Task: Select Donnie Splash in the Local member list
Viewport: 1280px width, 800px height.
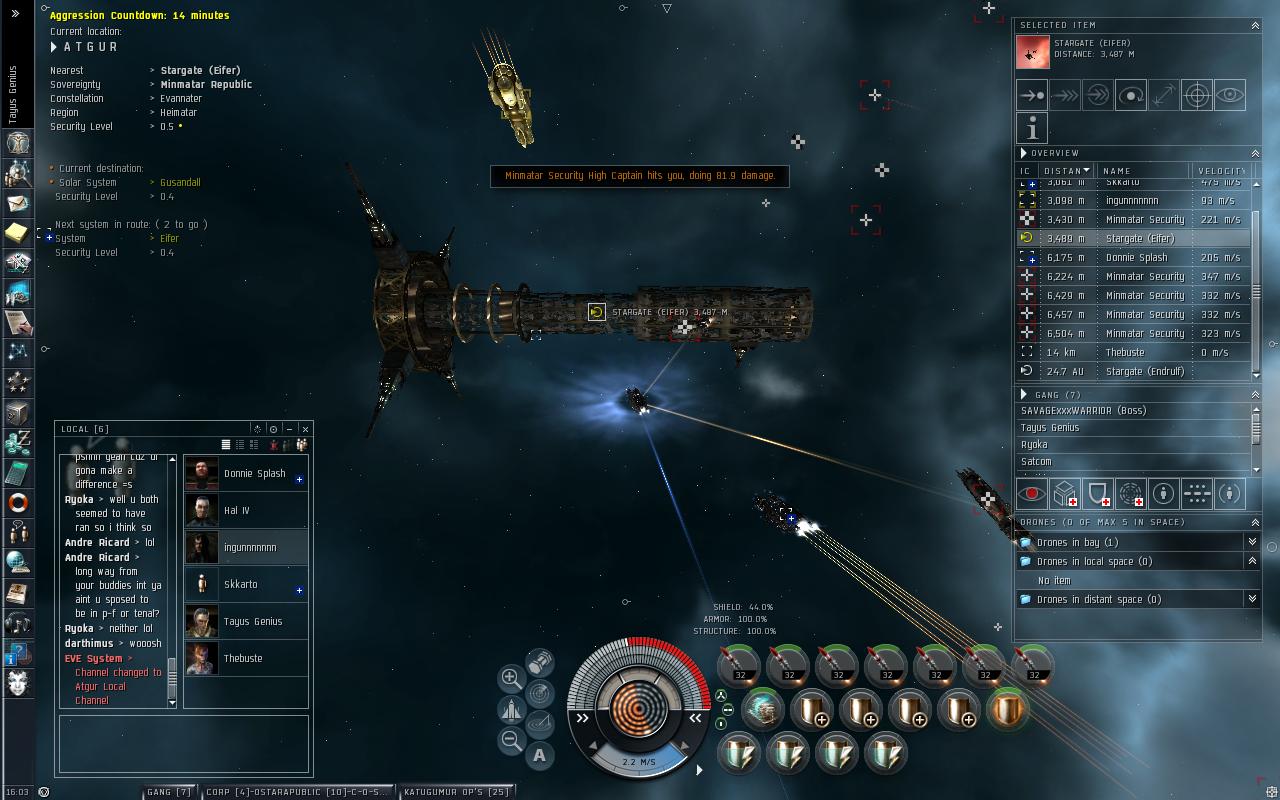Action: click(254, 474)
